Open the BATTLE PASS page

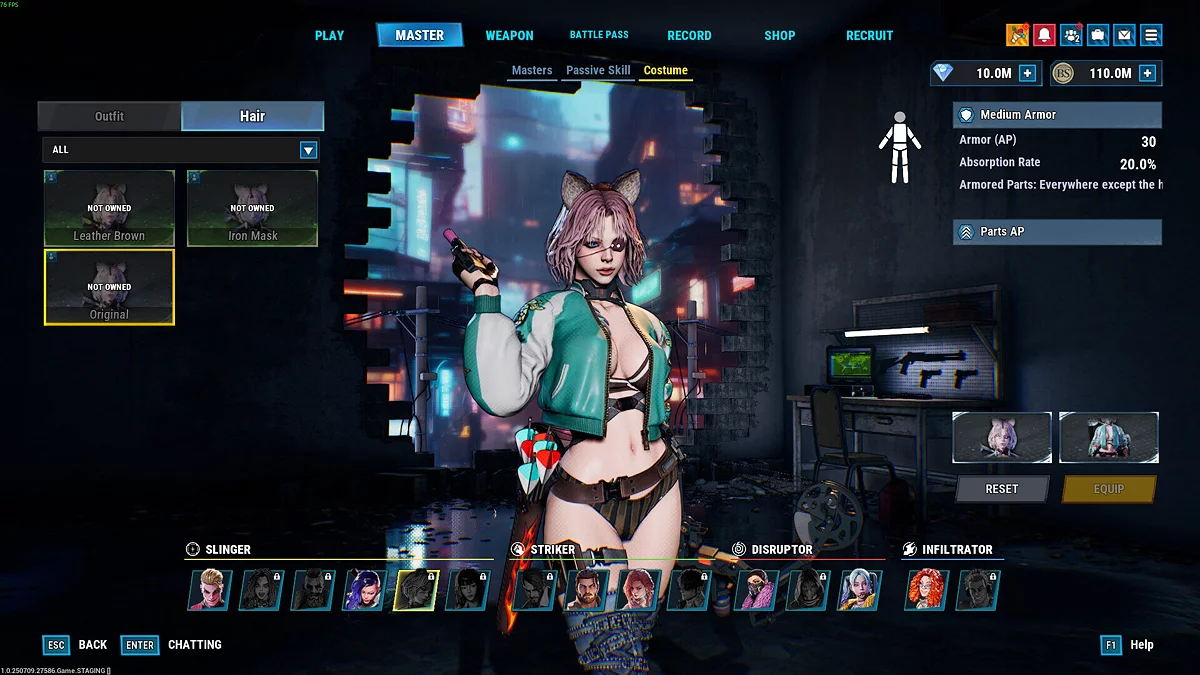[x=599, y=35]
